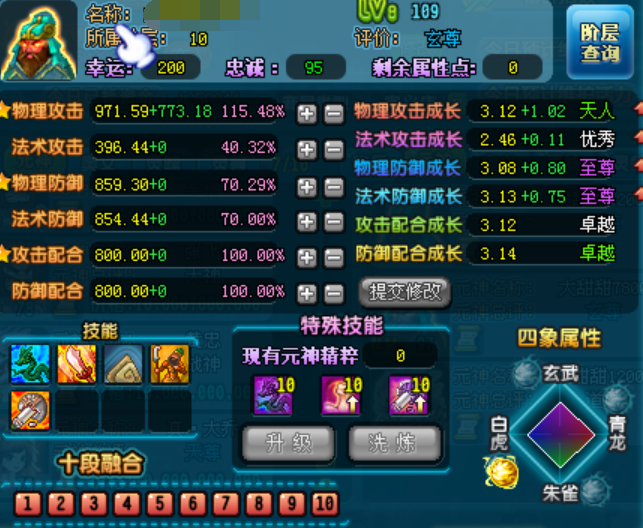
Task: Open the 阶层查询 tier lookup button
Action: pos(599,43)
